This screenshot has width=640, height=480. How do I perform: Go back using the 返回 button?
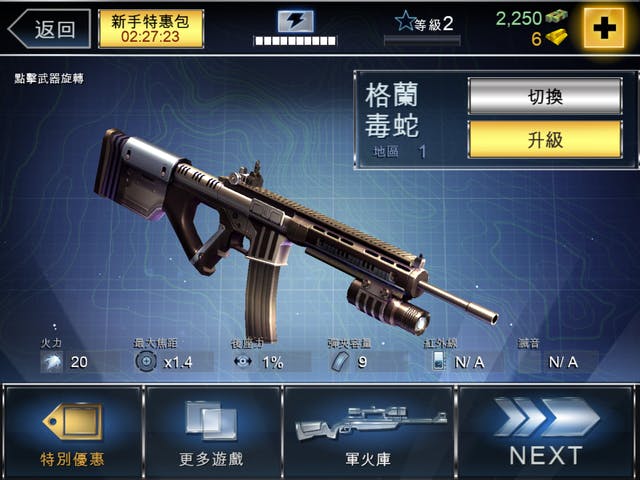click(x=48, y=29)
